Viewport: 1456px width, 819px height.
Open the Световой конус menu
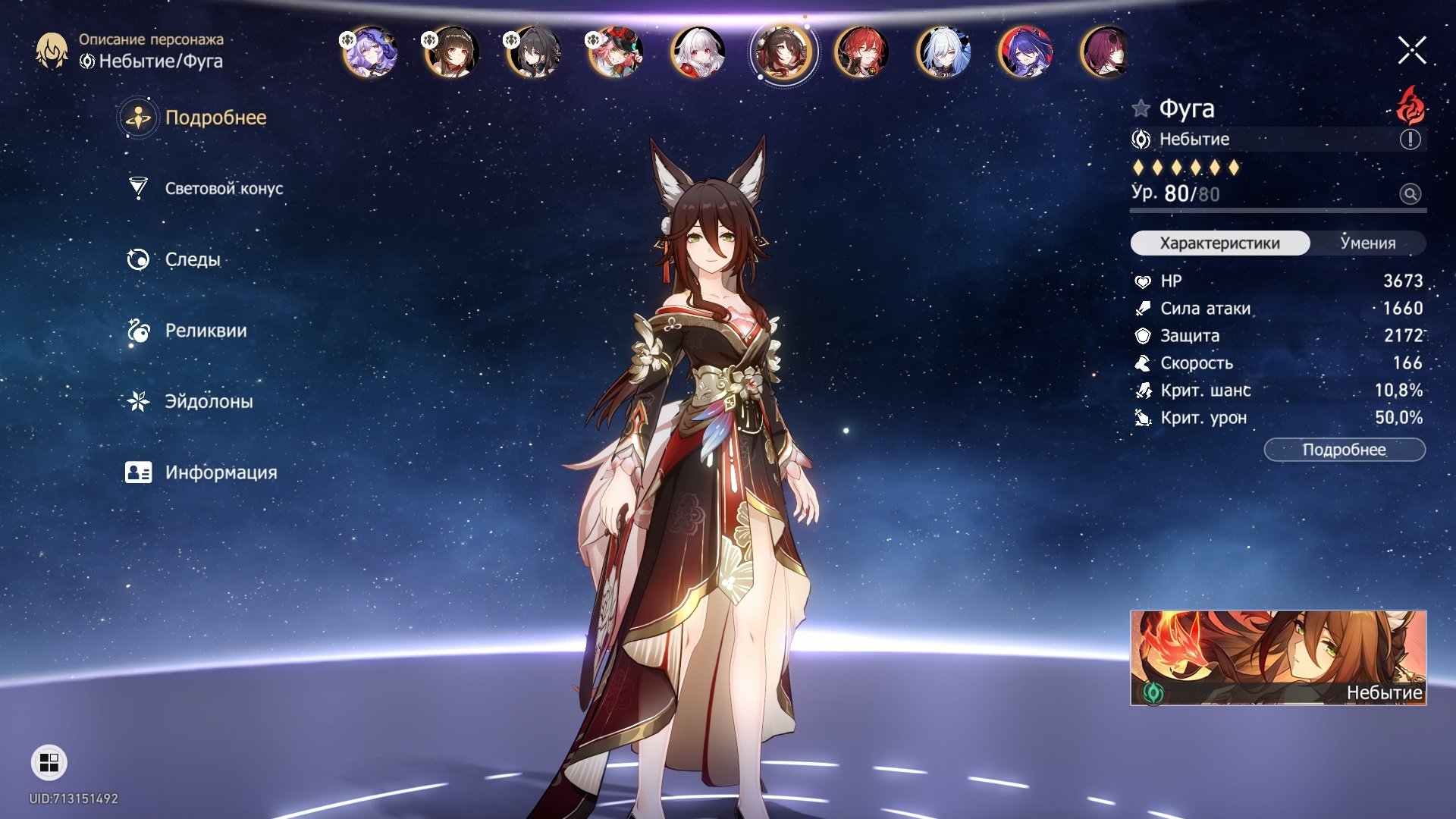(x=223, y=189)
